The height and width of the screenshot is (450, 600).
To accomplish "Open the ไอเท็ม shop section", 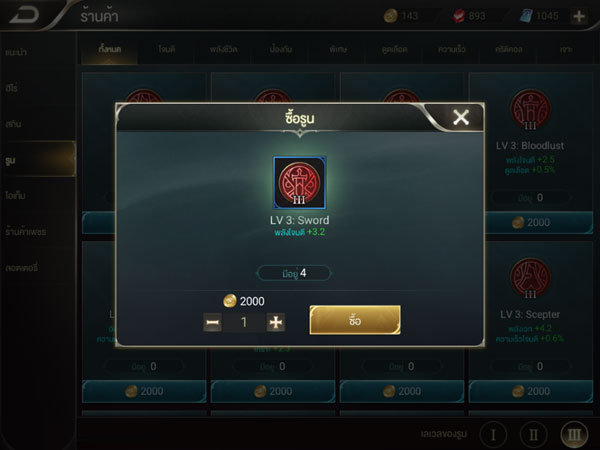I will pyautogui.click(x=17, y=195).
